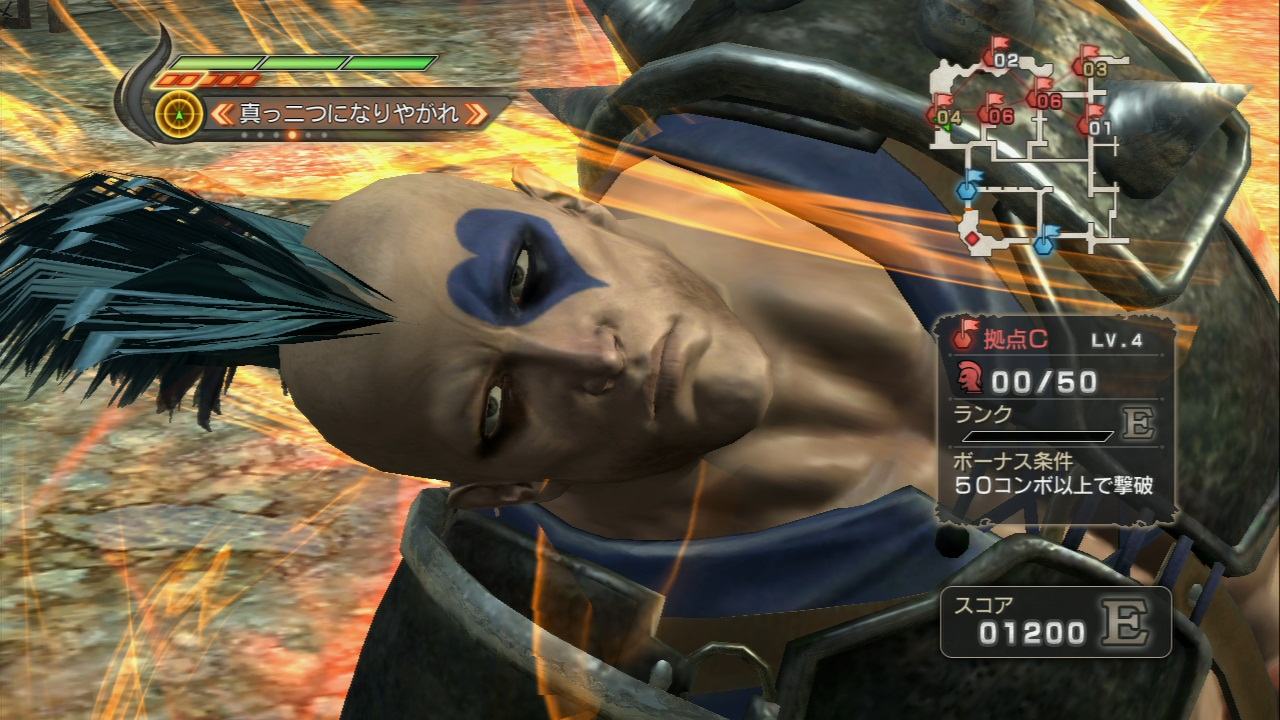Screen dimensions: 1280x720
Task: Click enemy base marker 01 on minimap
Action: pyautogui.click(x=1098, y=125)
